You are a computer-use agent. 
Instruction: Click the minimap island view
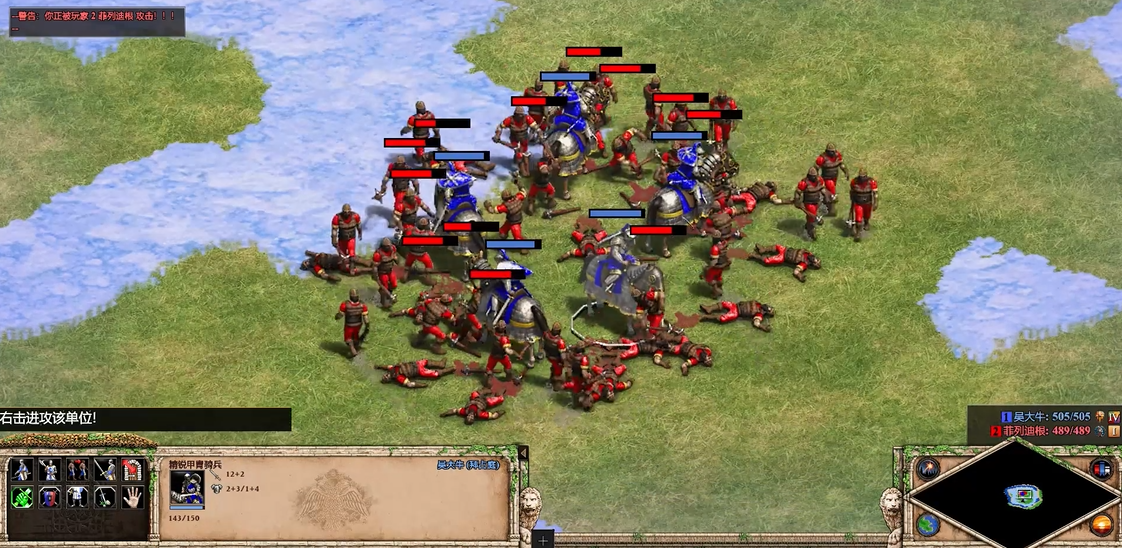1023,495
